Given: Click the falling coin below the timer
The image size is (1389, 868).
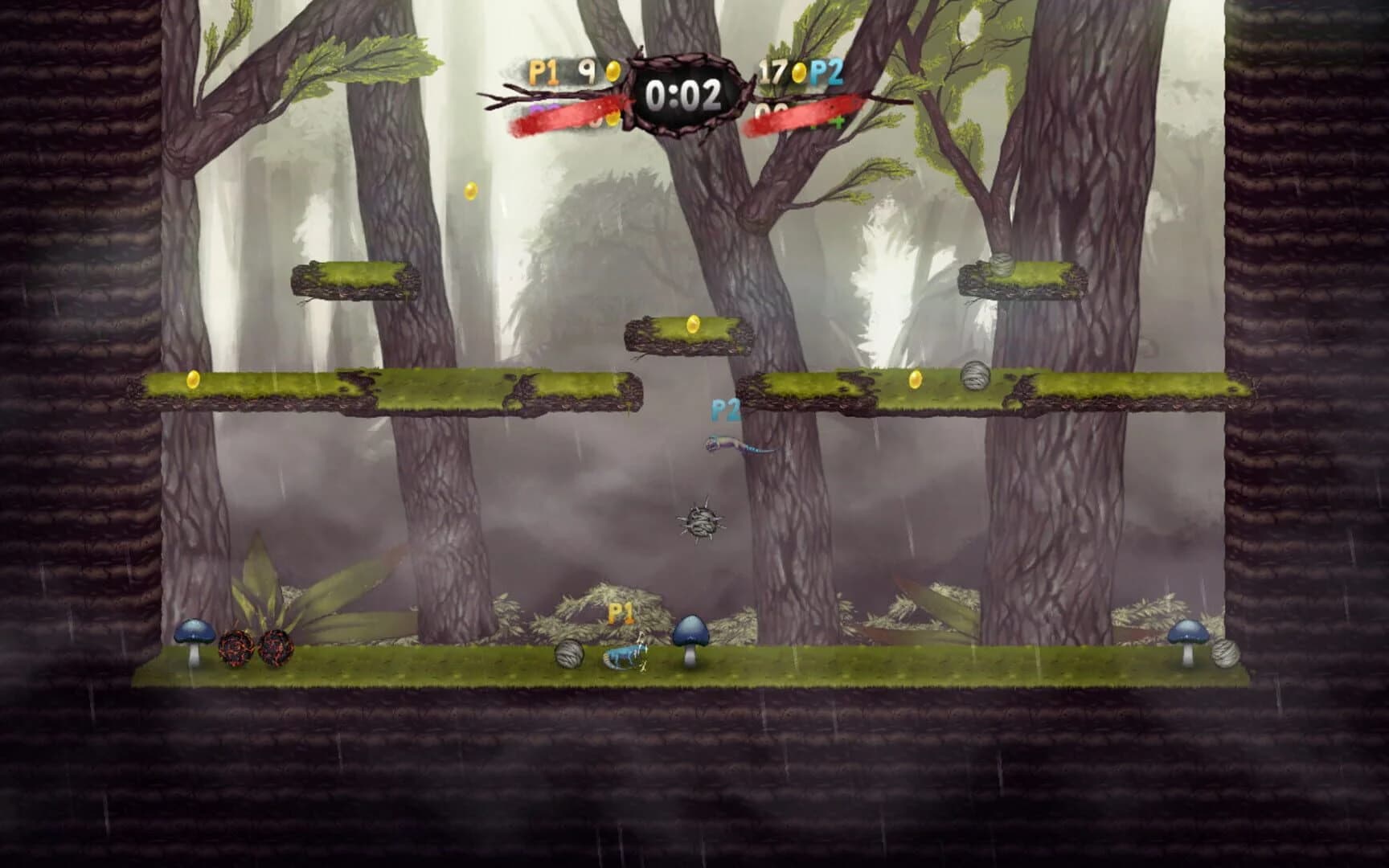Looking at the screenshot, I should (x=469, y=189).
